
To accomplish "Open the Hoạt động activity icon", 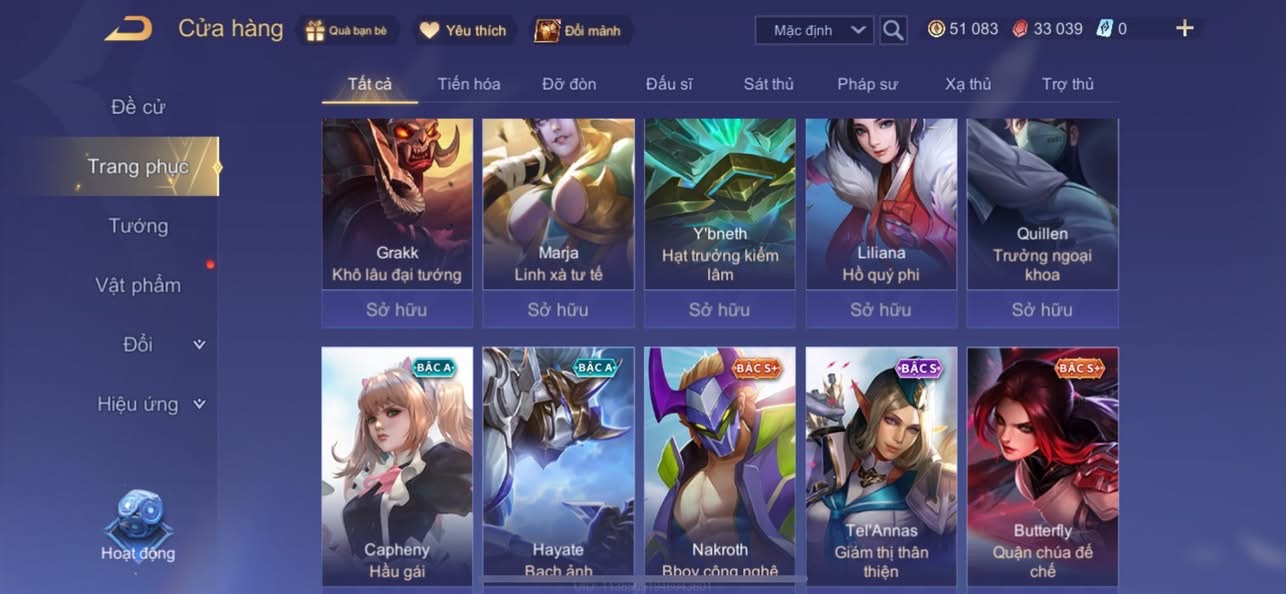I will point(138,527).
